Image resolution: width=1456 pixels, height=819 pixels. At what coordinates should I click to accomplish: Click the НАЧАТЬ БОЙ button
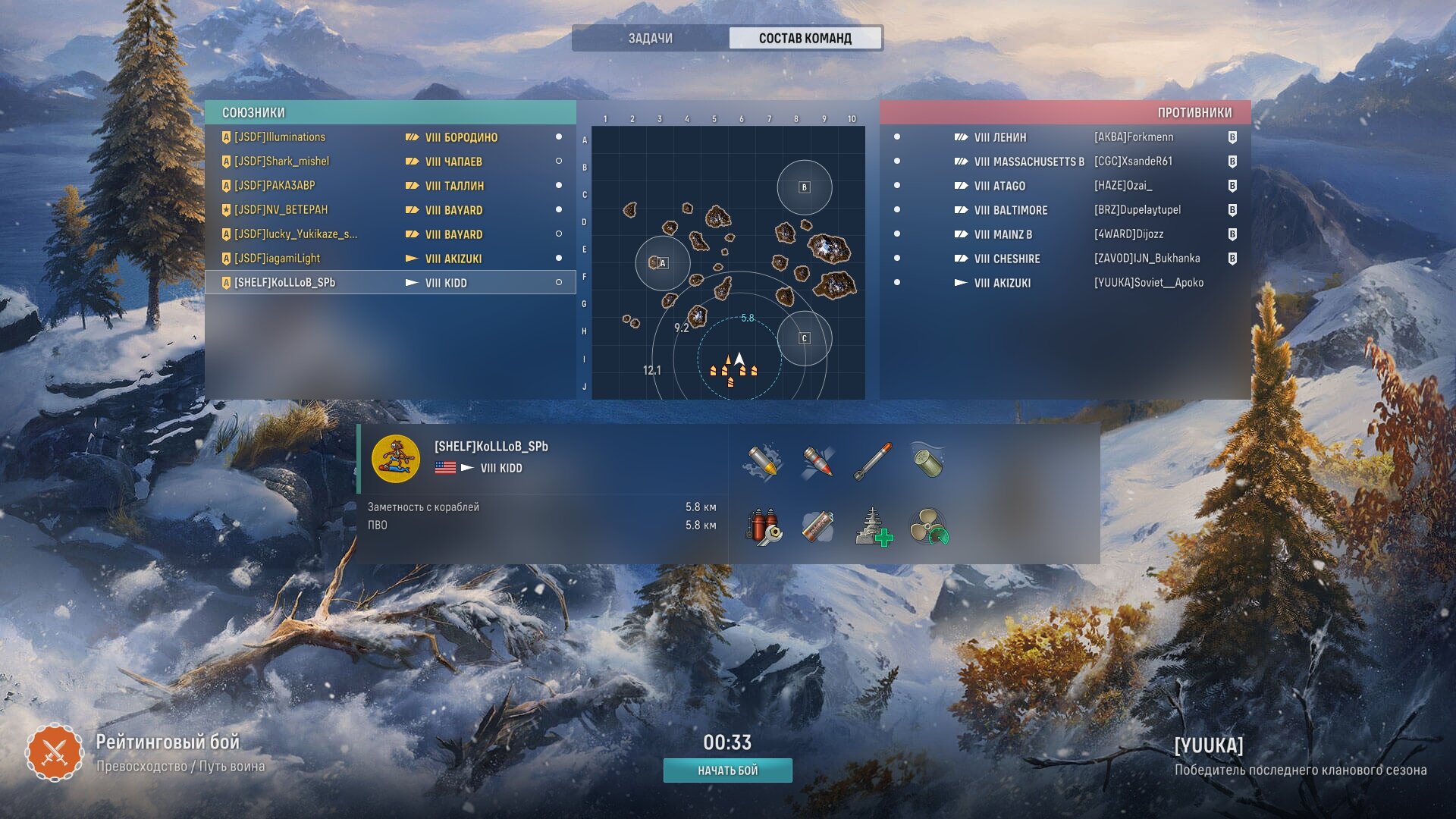coord(727,770)
